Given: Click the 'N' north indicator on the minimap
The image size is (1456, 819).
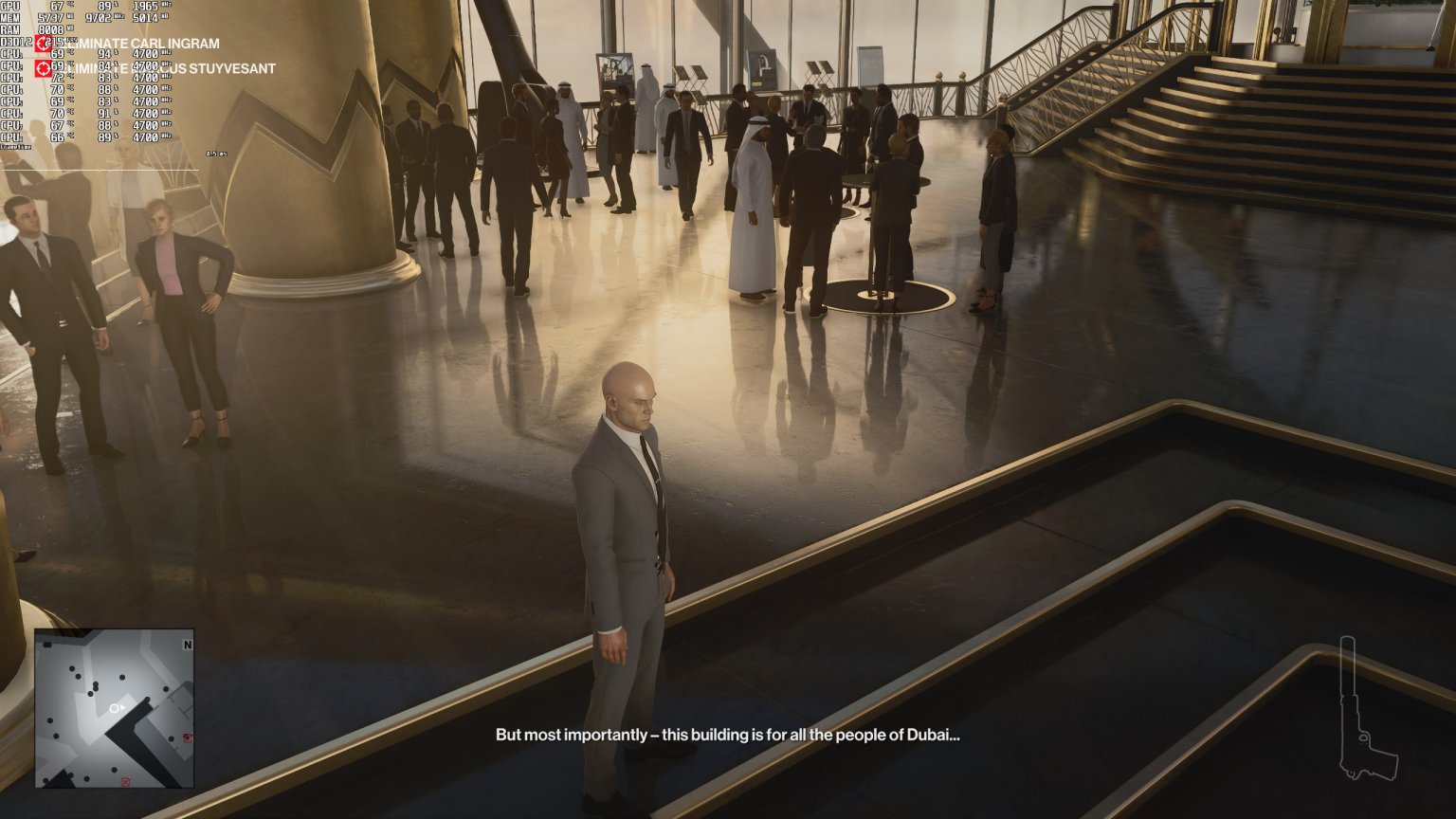Looking at the screenshot, I should [x=188, y=644].
